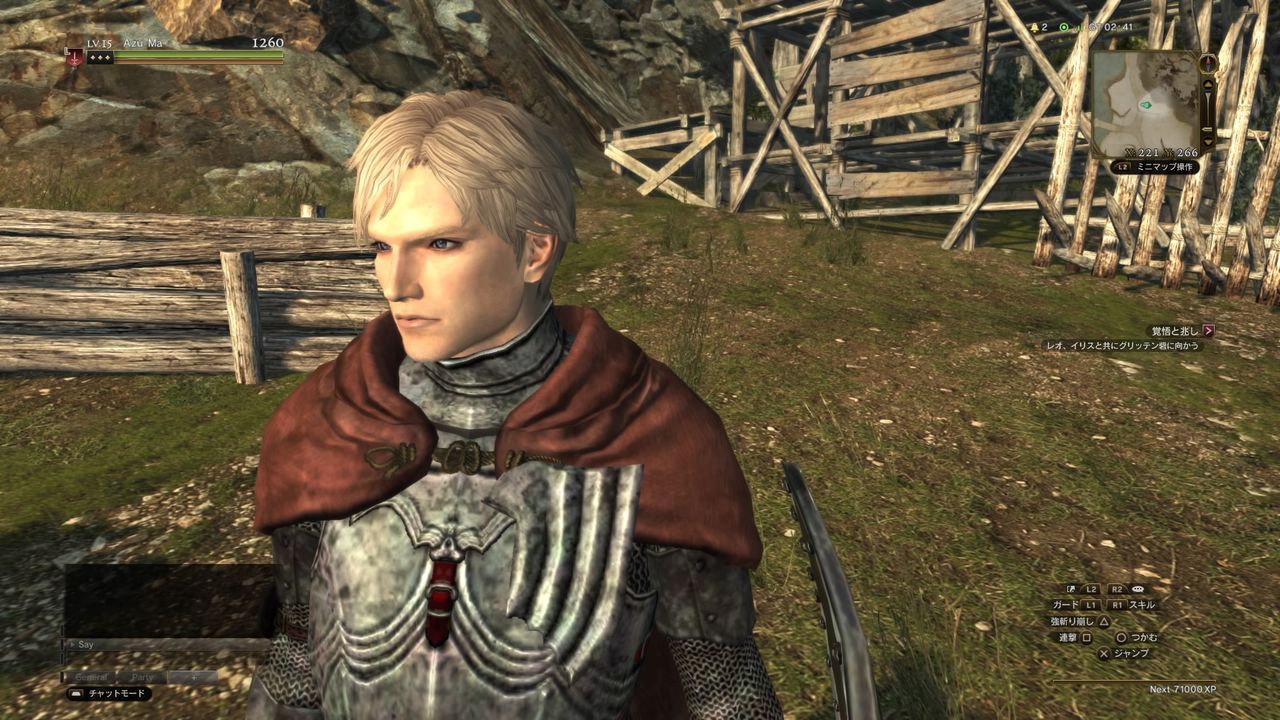Click the + button to add a chat tab

pyautogui.click(x=193, y=677)
